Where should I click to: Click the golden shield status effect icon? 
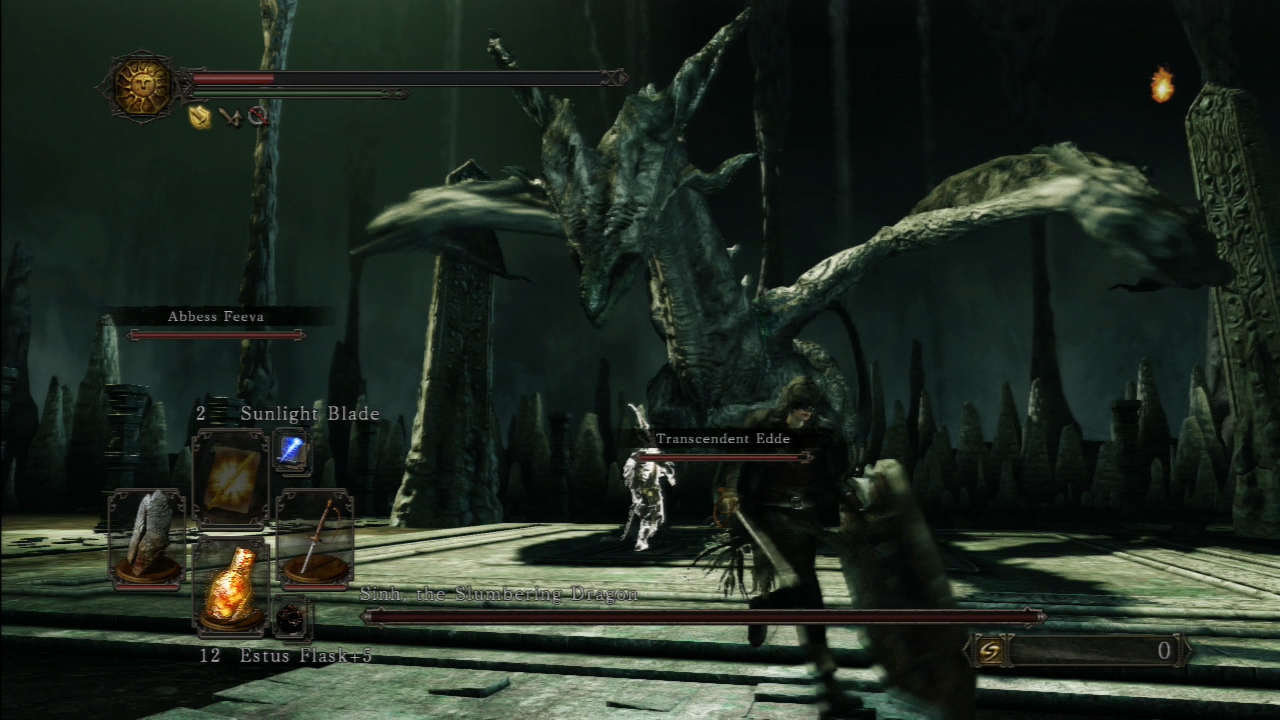pos(200,117)
